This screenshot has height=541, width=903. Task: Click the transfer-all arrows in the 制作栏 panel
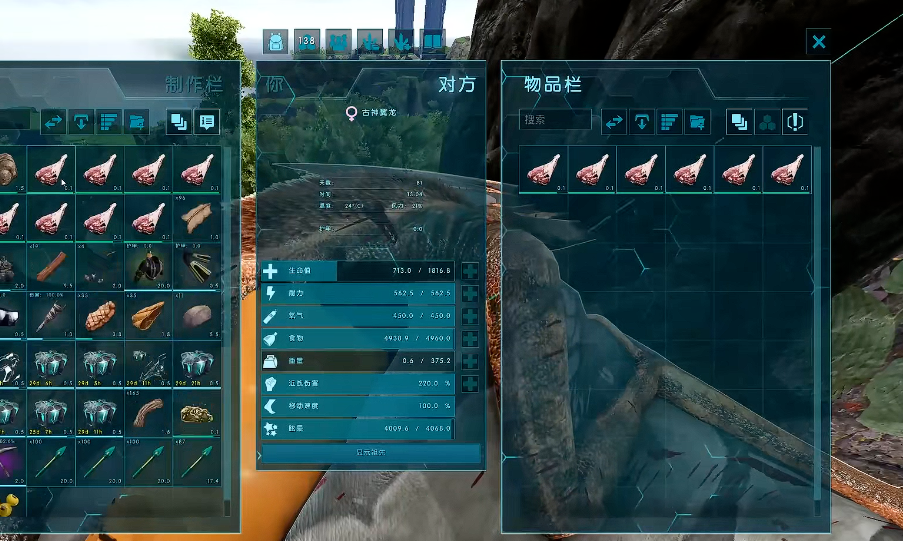(53, 122)
